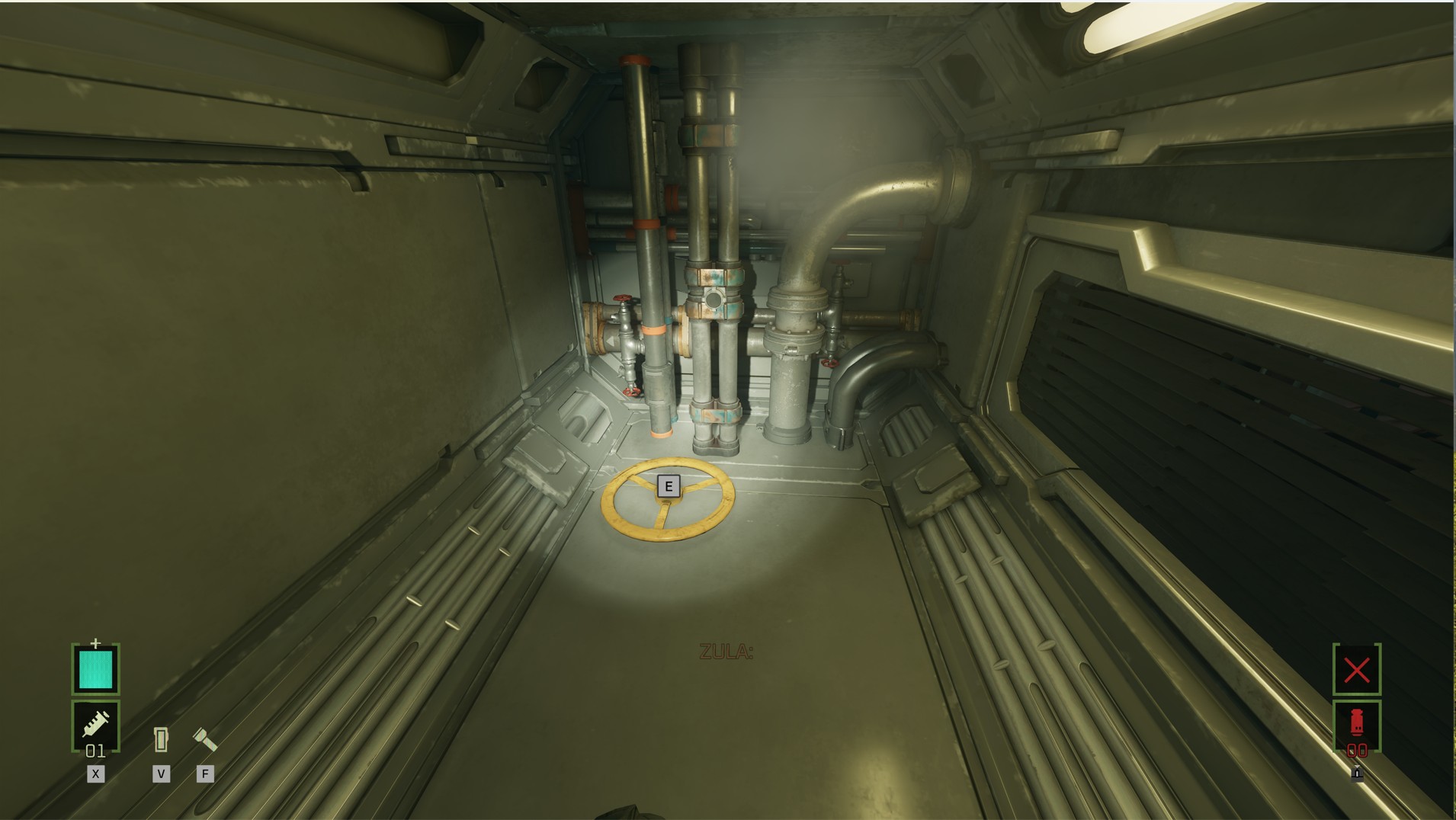Select the empty weapon slot with red X
This screenshot has width=1456, height=820.
(1356, 670)
